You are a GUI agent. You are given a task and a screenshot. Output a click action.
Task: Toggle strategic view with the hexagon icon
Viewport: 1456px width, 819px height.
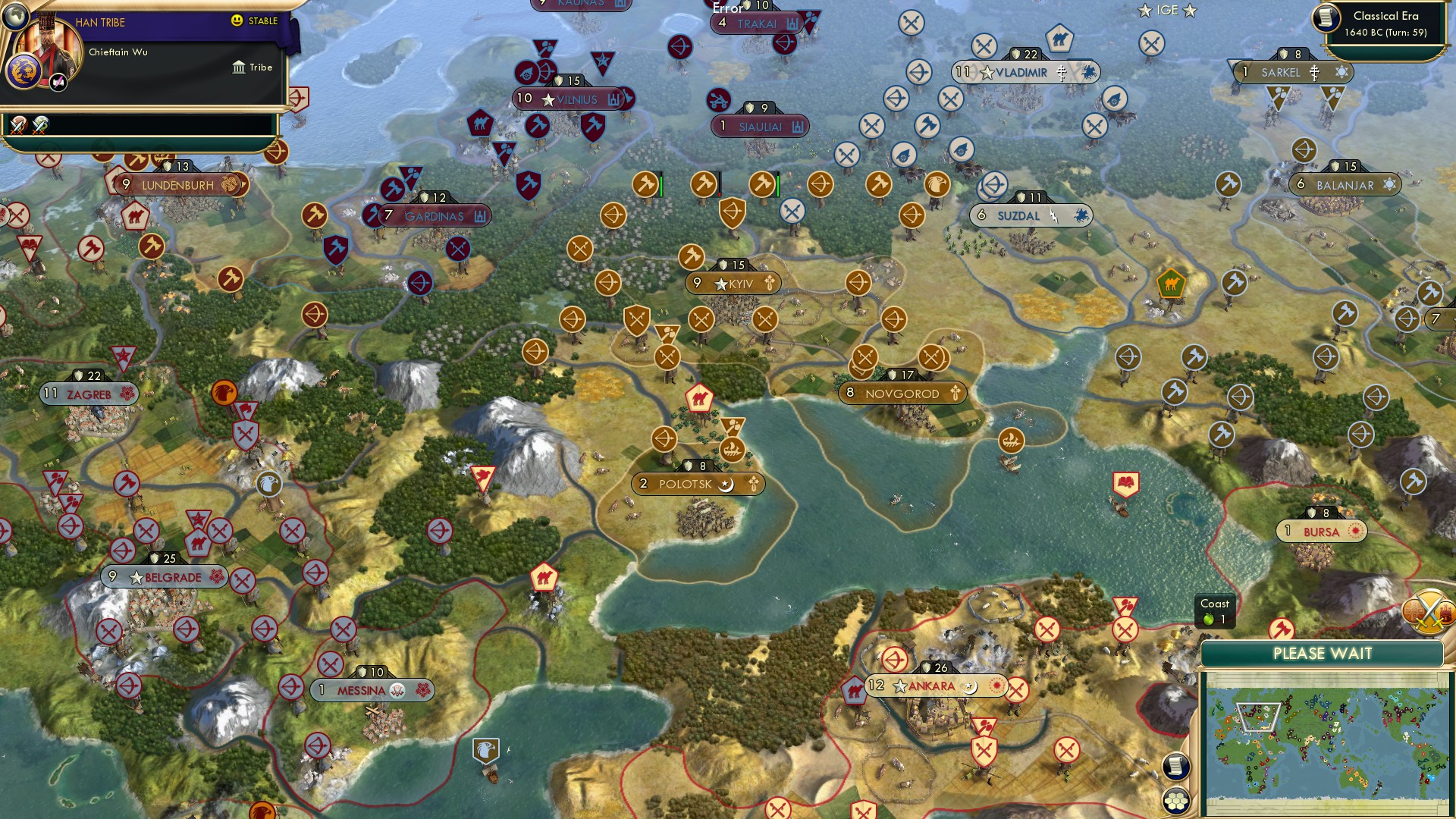[1177, 801]
